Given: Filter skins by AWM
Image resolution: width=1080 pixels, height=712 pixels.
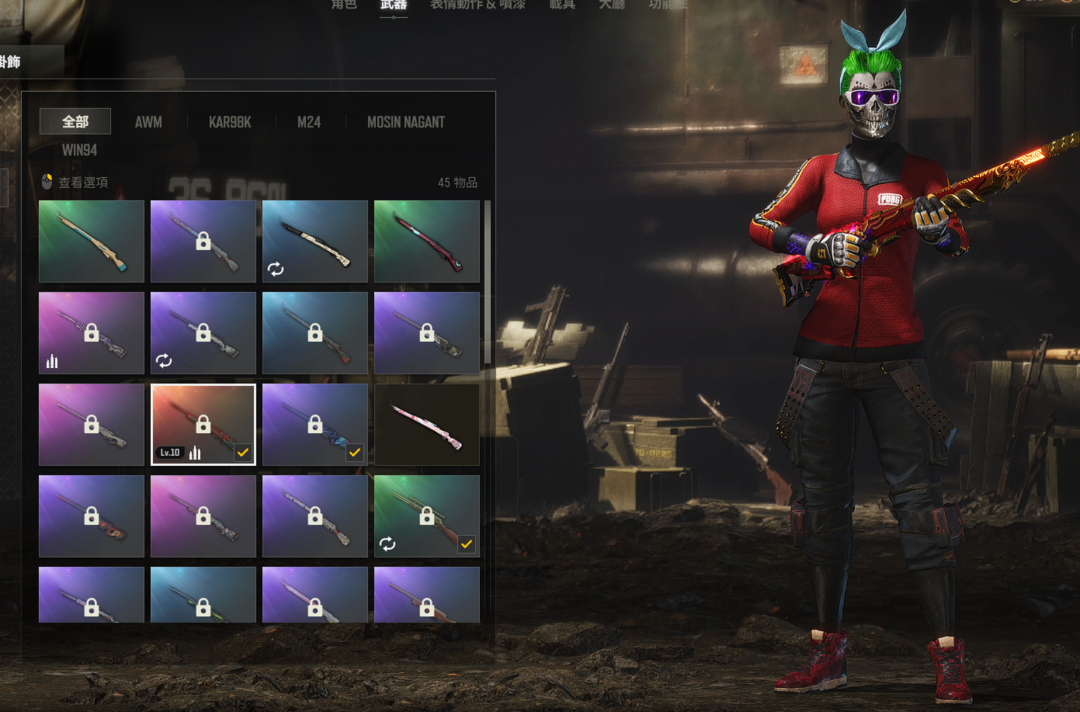Looking at the screenshot, I should coord(148,122).
